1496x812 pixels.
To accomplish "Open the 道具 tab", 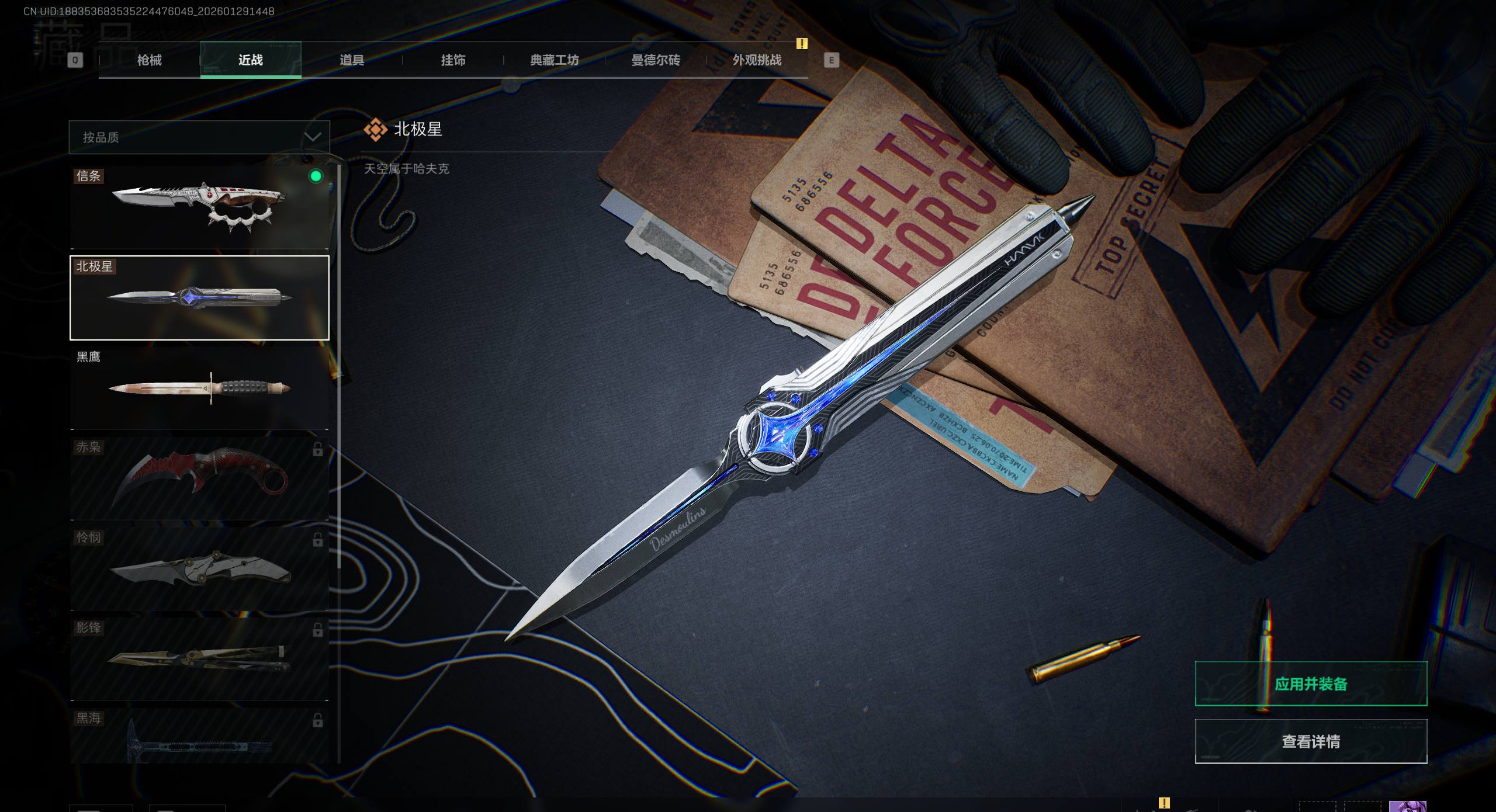I will pos(352,60).
